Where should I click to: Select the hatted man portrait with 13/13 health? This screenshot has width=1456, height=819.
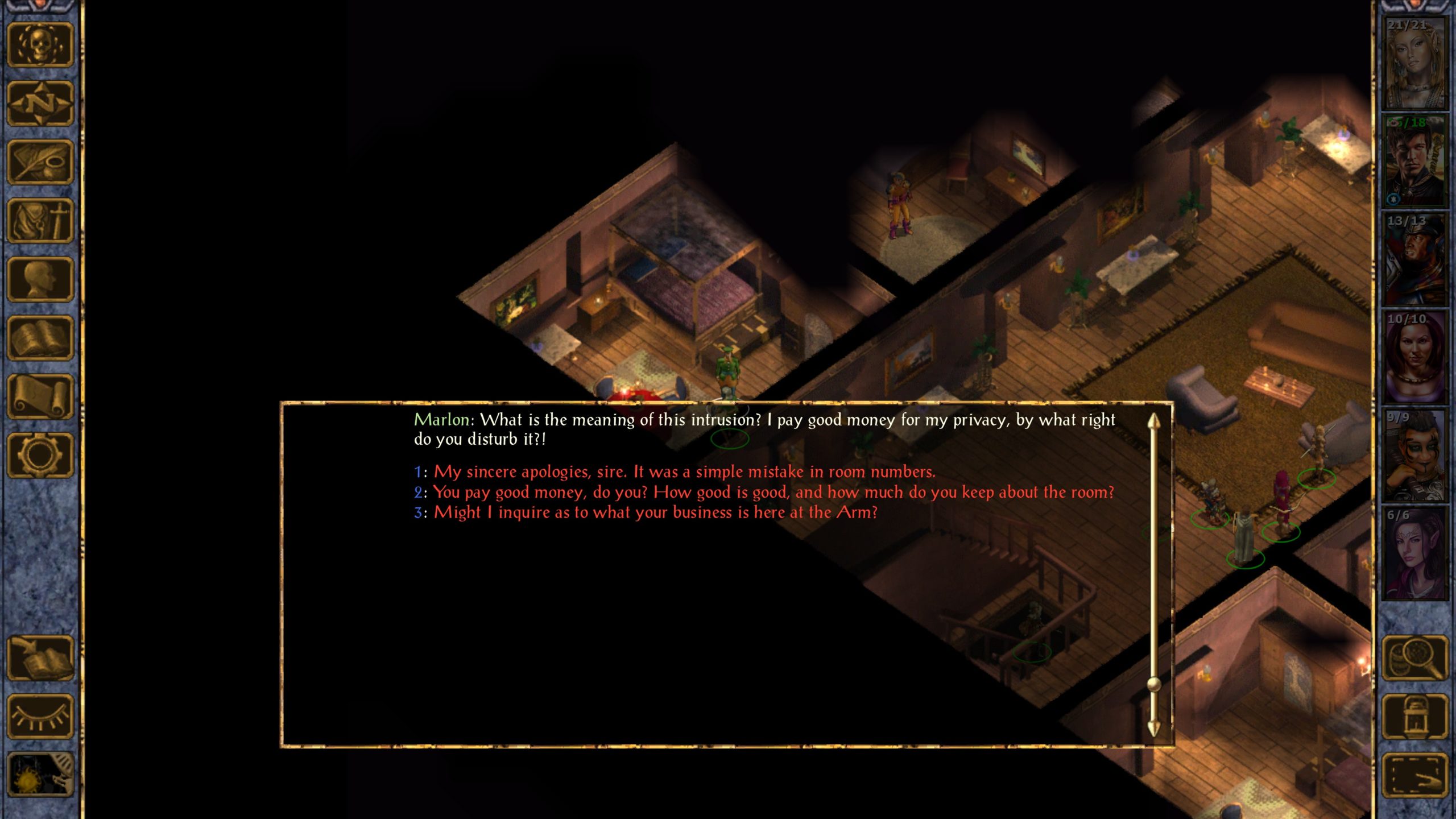(1414, 259)
